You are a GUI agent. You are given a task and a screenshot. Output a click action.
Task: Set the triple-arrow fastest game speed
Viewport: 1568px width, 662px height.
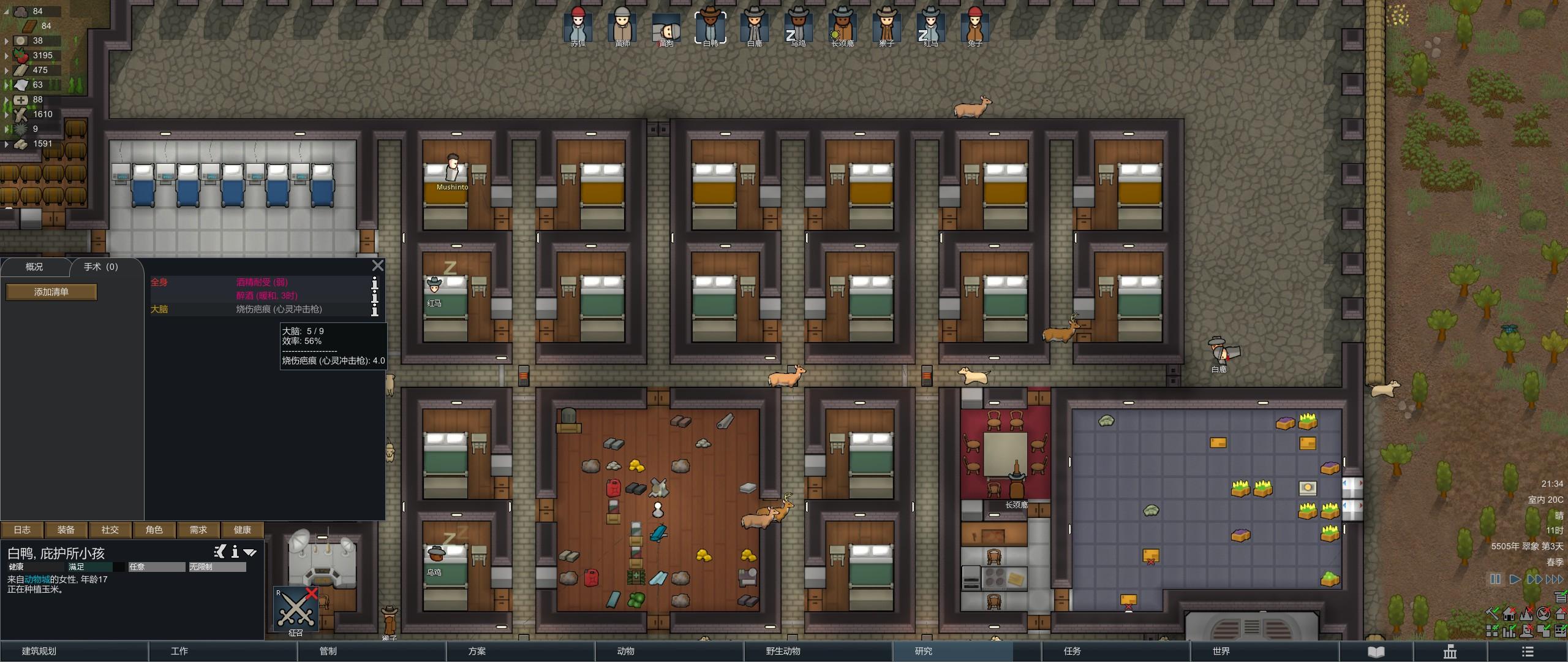[x=1555, y=579]
